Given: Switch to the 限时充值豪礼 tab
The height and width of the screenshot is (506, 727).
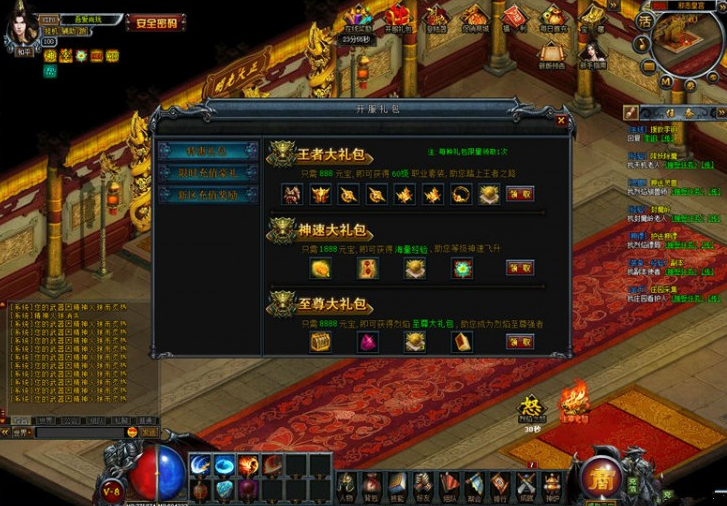Looking at the screenshot, I should tap(208, 172).
